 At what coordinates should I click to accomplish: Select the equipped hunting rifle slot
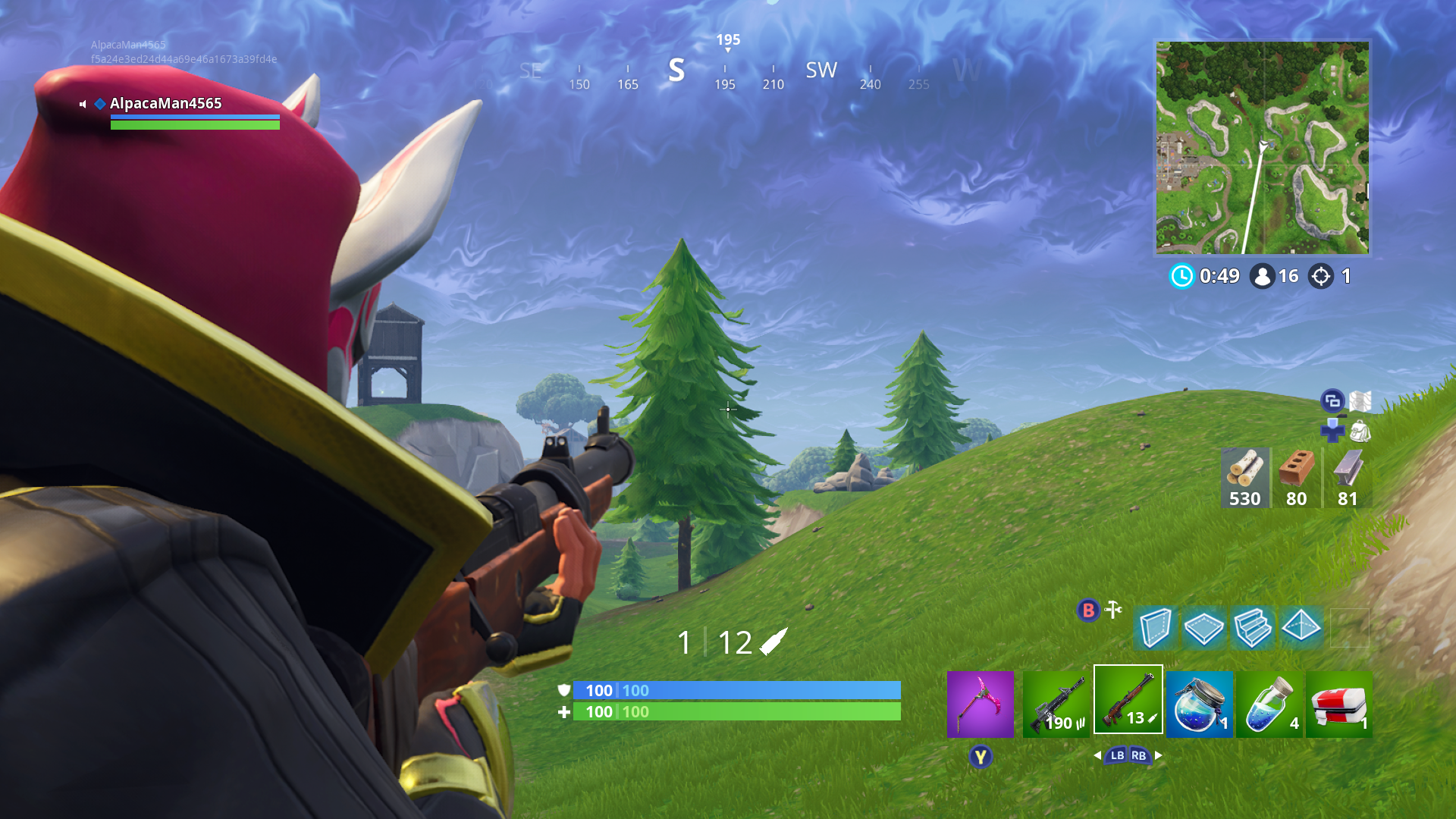1128,701
